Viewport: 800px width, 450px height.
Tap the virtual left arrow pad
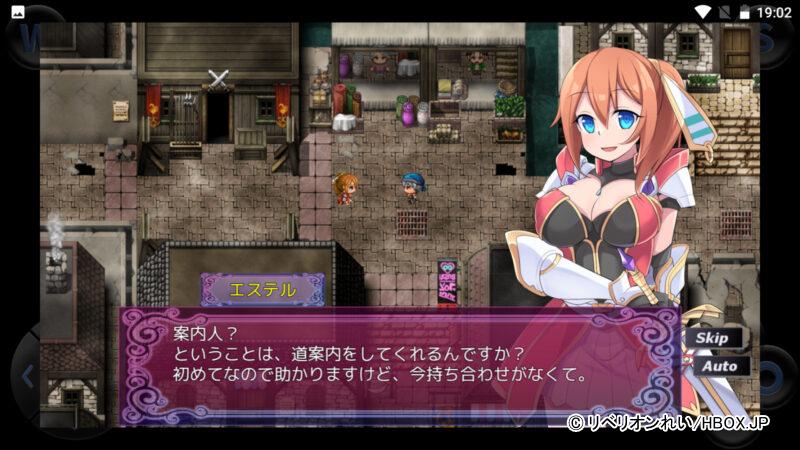pyautogui.click(x=27, y=377)
